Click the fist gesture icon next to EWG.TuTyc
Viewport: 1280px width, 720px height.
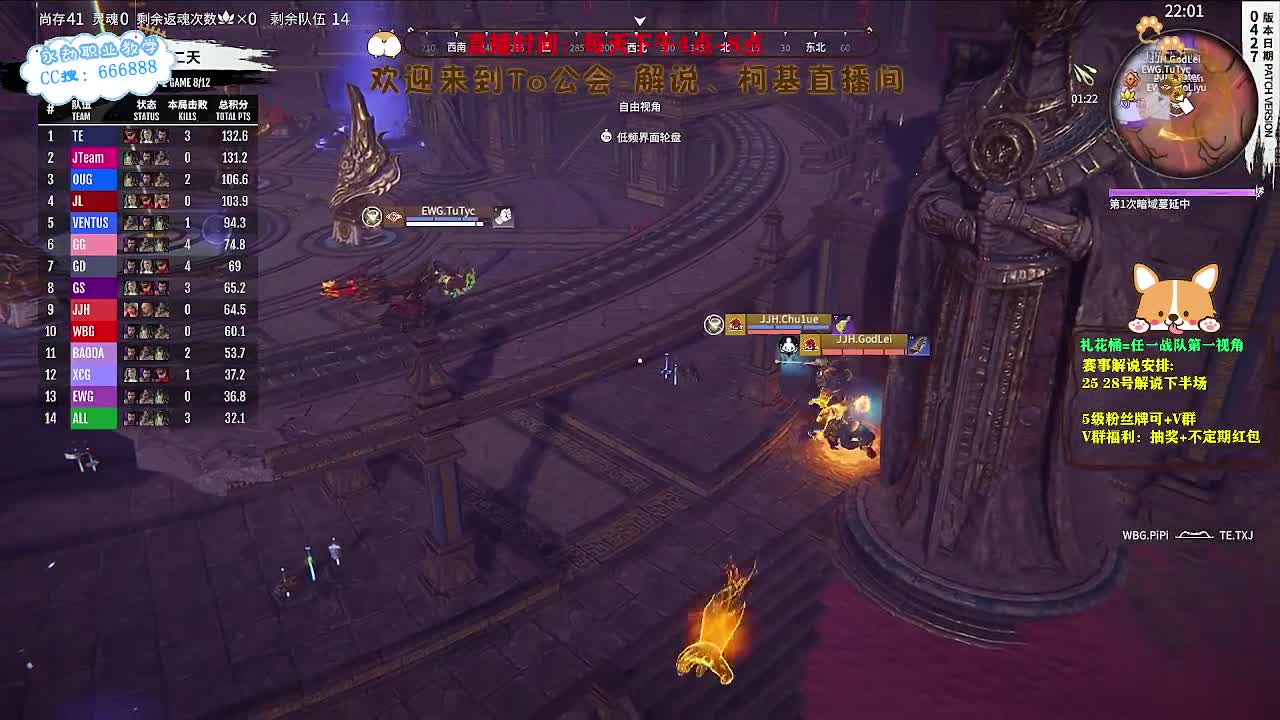[x=503, y=217]
